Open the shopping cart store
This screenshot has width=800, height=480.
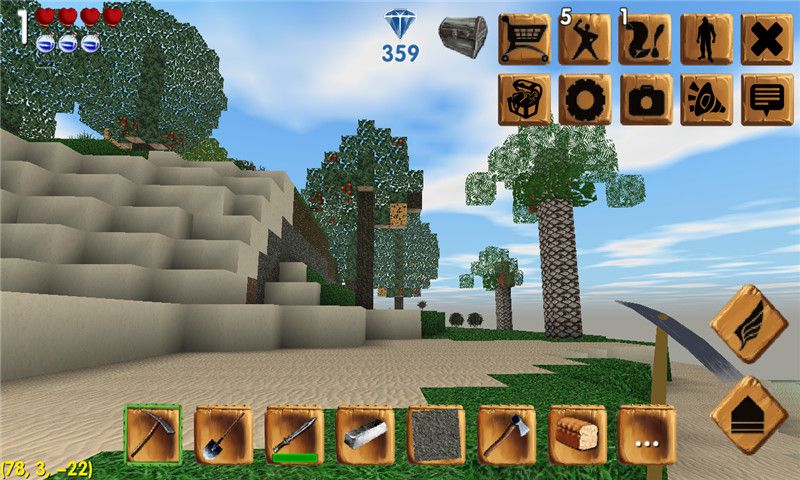pos(524,39)
